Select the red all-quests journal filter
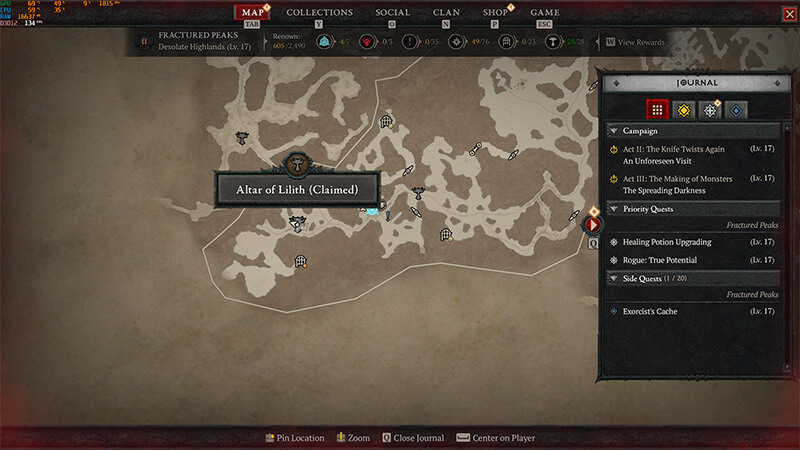Viewport: 800px width, 450px height. click(656, 109)
